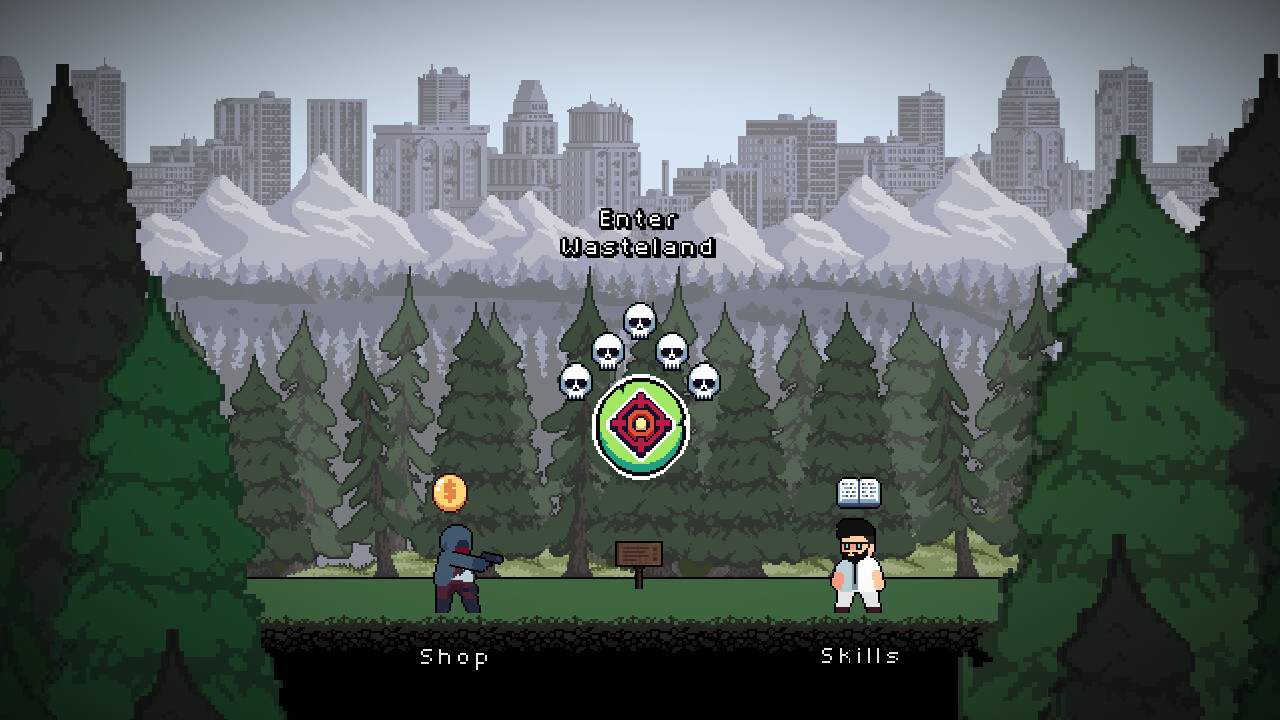The height and width of the screenshot is (720, 1280).
Task: Click the green Enter Wasteland portal emblem
Action: click(x=640, y=425)
